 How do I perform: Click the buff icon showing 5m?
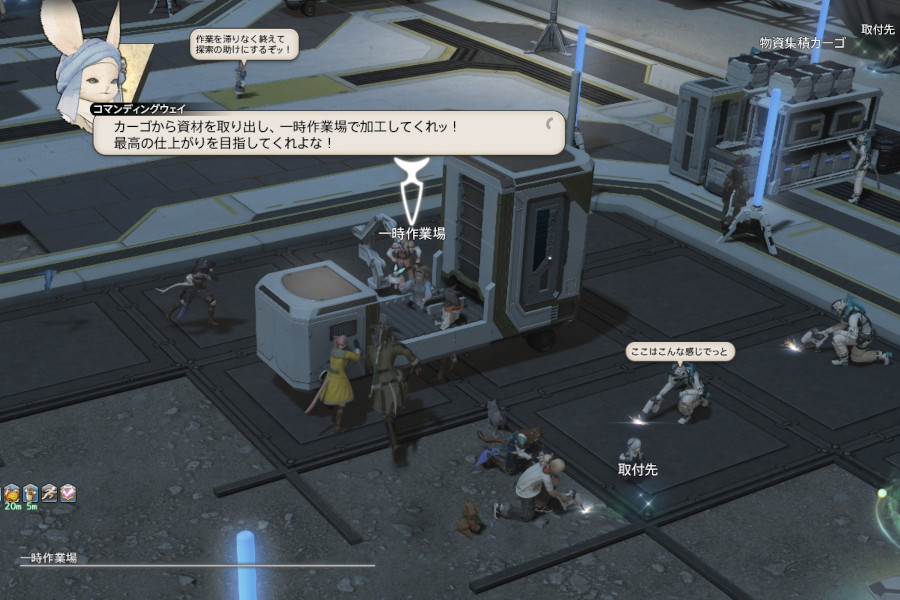coord(31,493)
